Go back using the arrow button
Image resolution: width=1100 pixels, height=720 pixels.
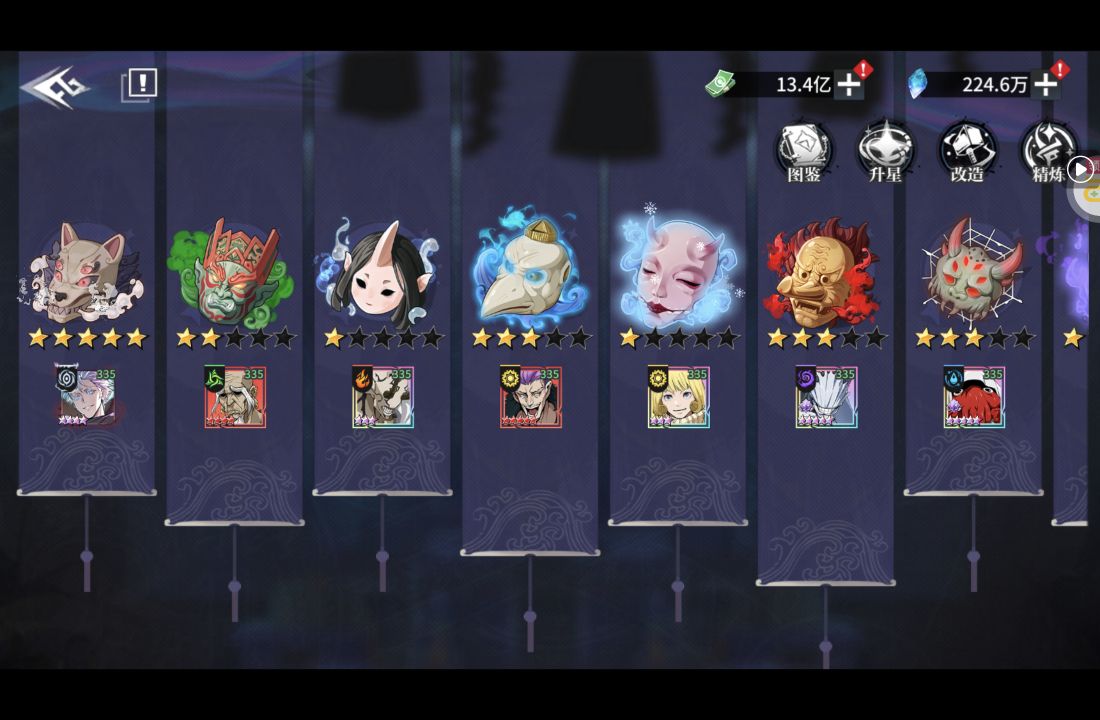point(54,88)
